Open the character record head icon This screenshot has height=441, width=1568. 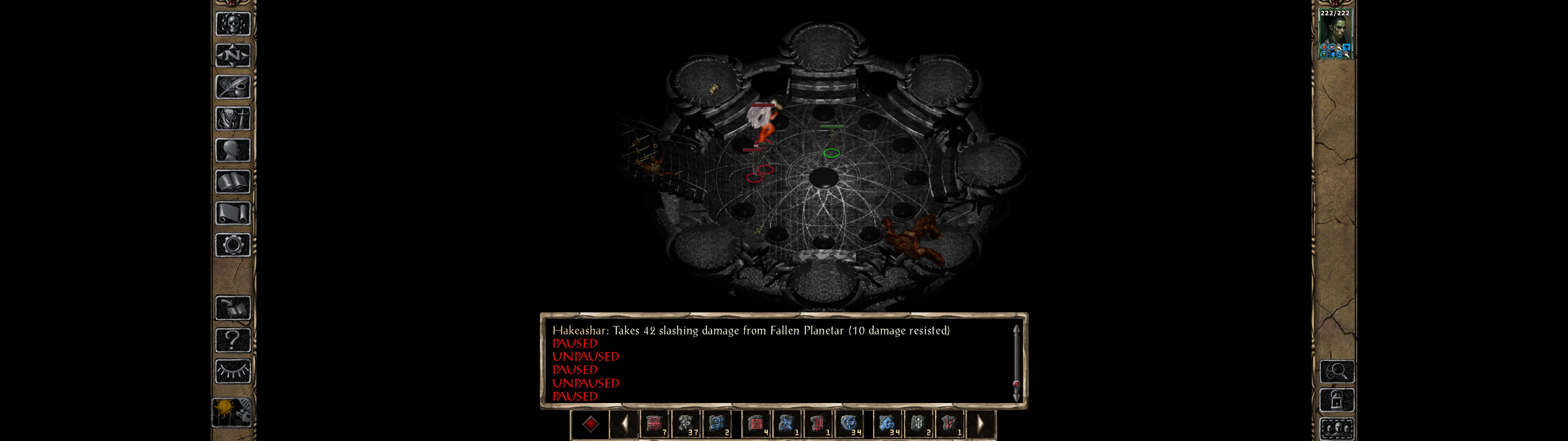[x=233, y=150]
